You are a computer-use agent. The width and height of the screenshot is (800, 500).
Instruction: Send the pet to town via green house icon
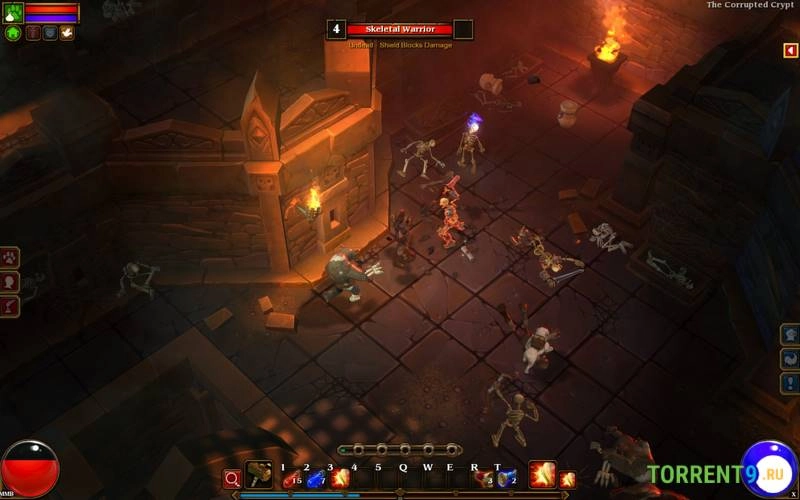coord(13,33)
